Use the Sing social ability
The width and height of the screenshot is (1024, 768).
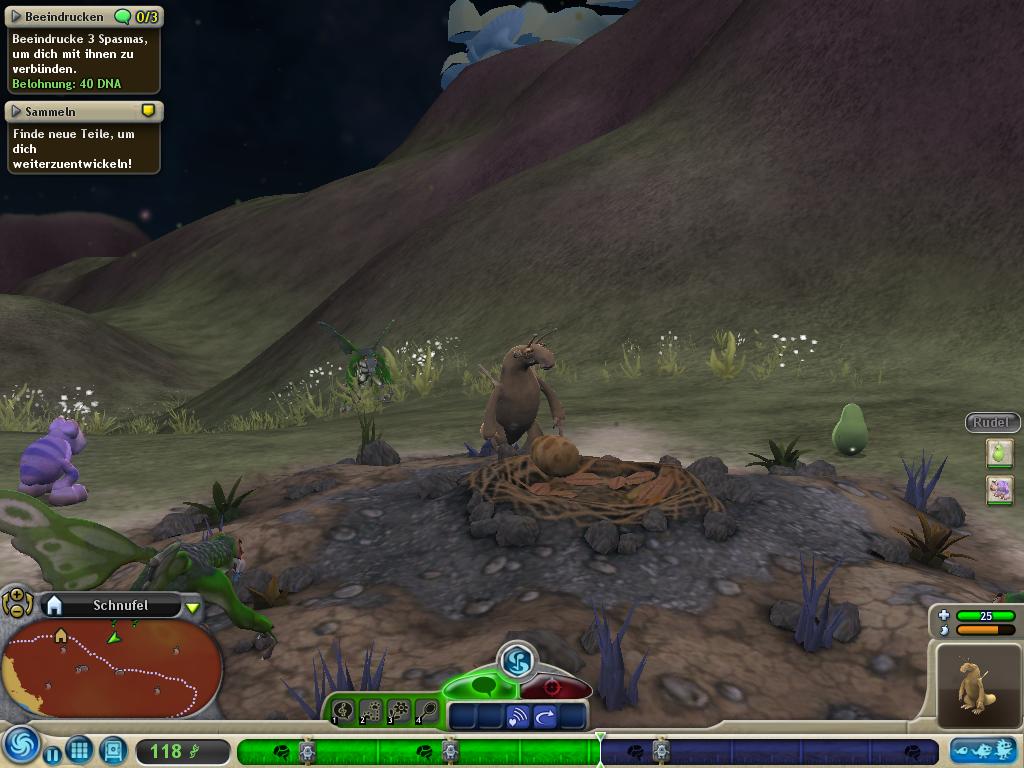(343, 711)
